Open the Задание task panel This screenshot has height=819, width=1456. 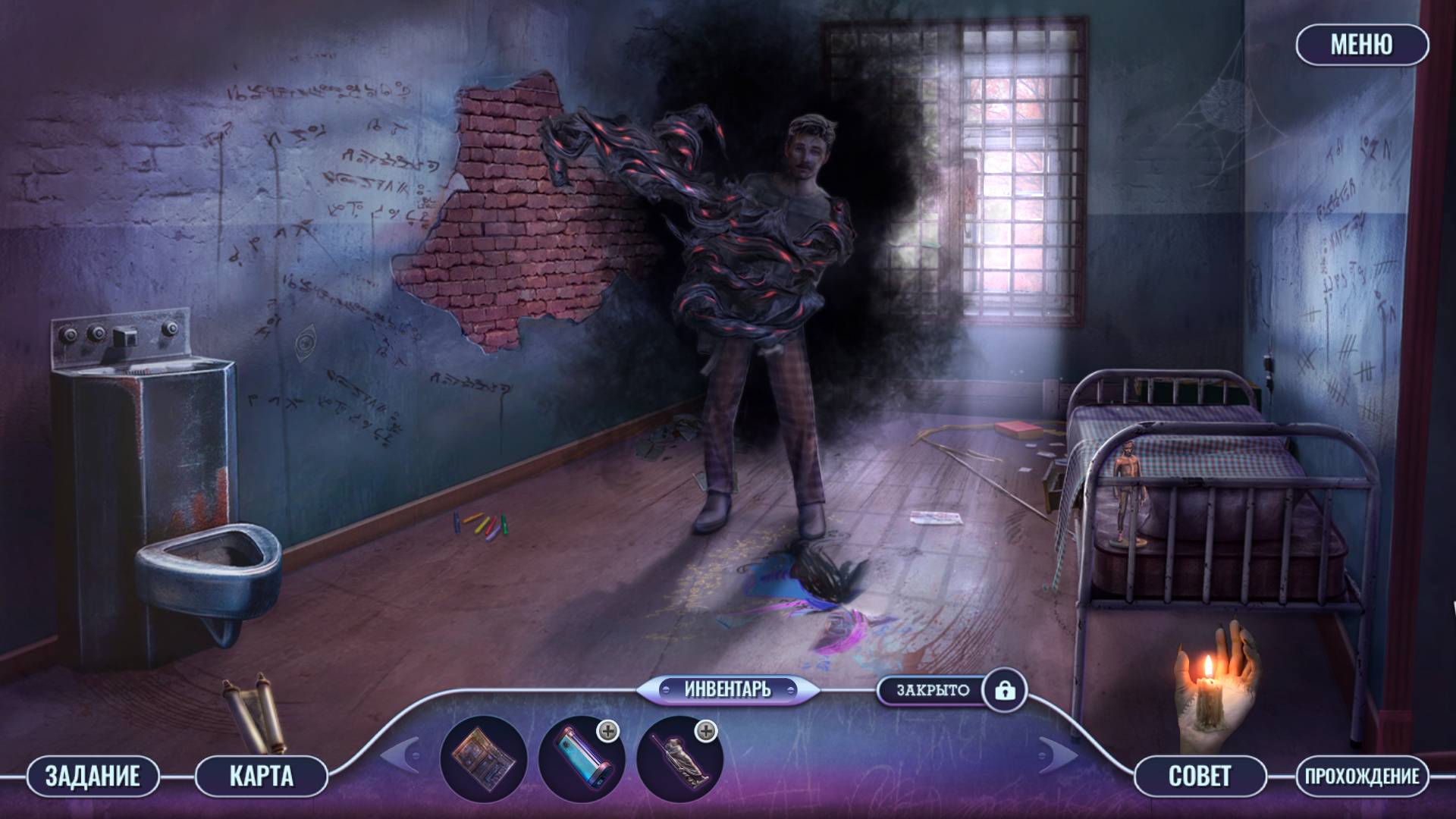(x=93, y=776)
